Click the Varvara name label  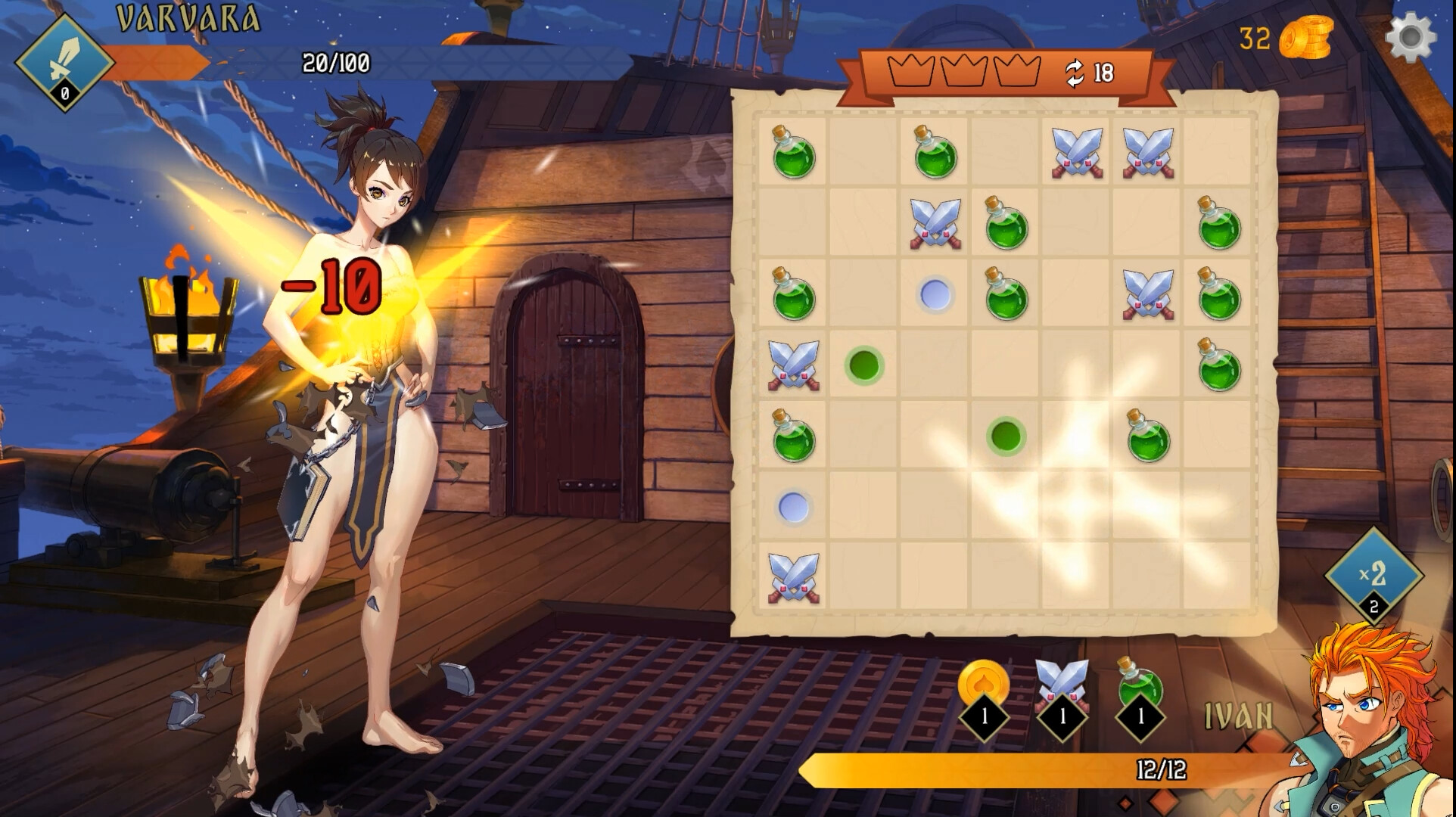(x=185, y=17)
